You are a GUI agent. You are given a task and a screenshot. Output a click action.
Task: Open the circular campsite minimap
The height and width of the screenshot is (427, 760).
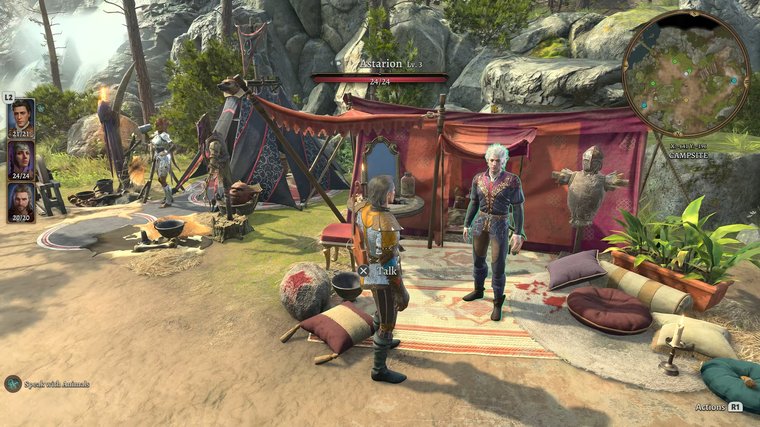coord(685,74)
